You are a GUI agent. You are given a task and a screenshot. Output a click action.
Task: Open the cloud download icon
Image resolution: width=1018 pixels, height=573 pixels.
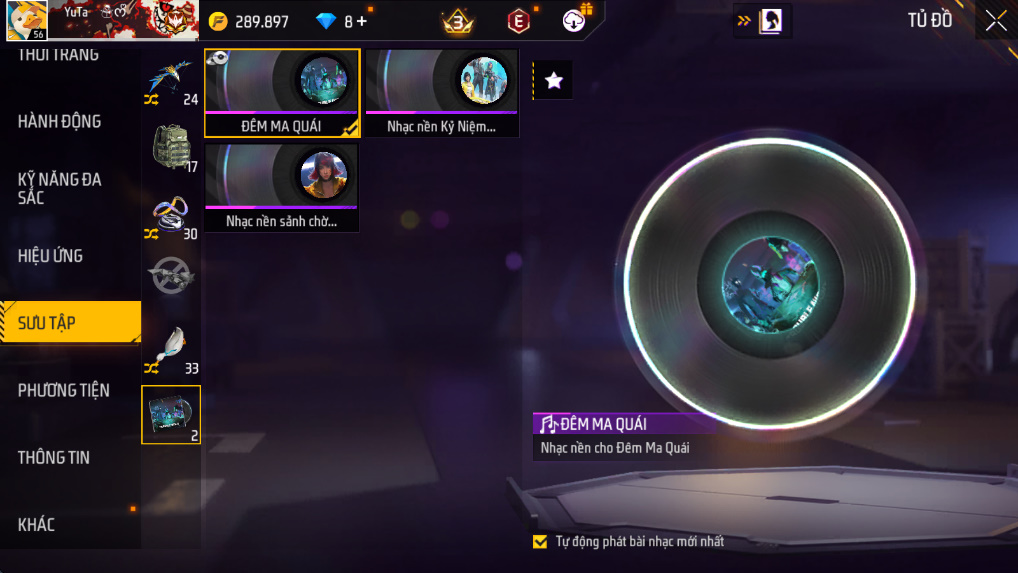pos(575,21)
